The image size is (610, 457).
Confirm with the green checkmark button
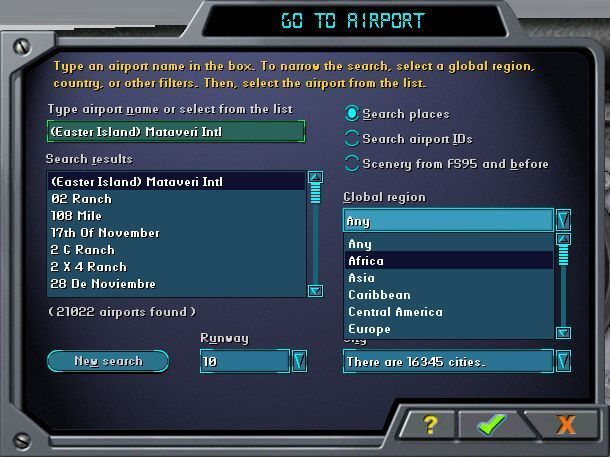click(491, 424)
